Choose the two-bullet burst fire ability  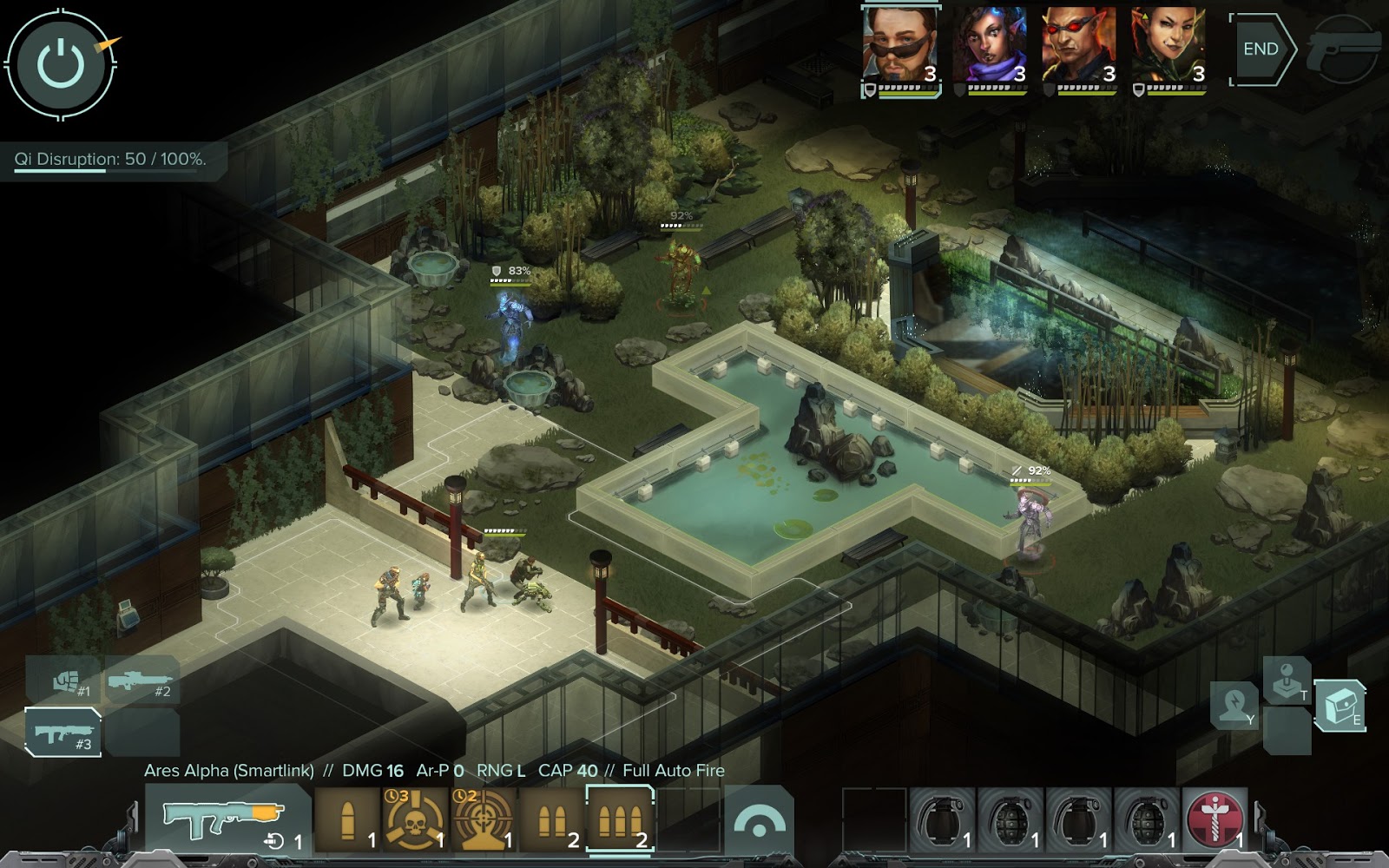pyautogui.click(x=551, y=819)
